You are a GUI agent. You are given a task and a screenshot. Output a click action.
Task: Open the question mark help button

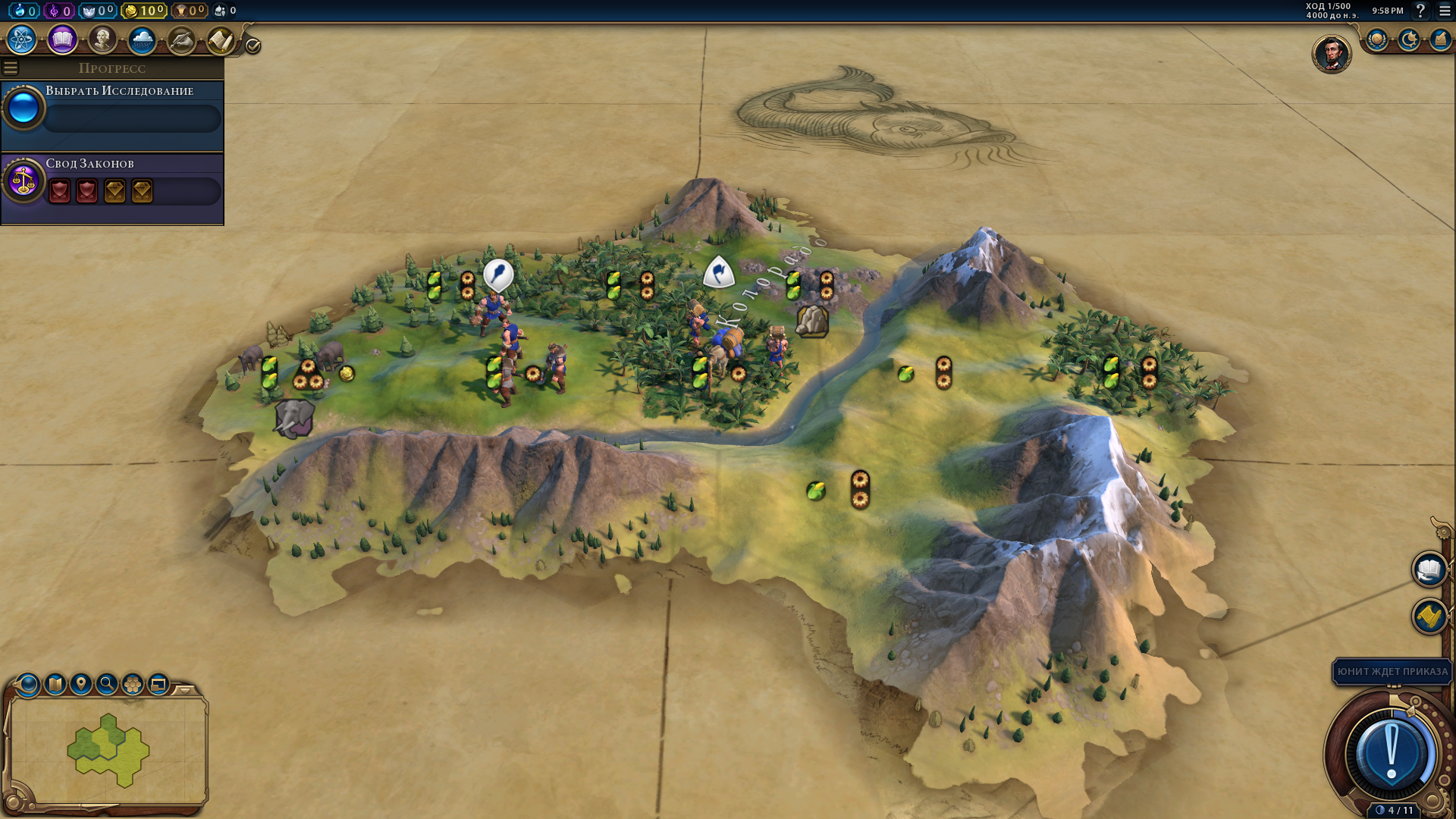(1420, 11)
